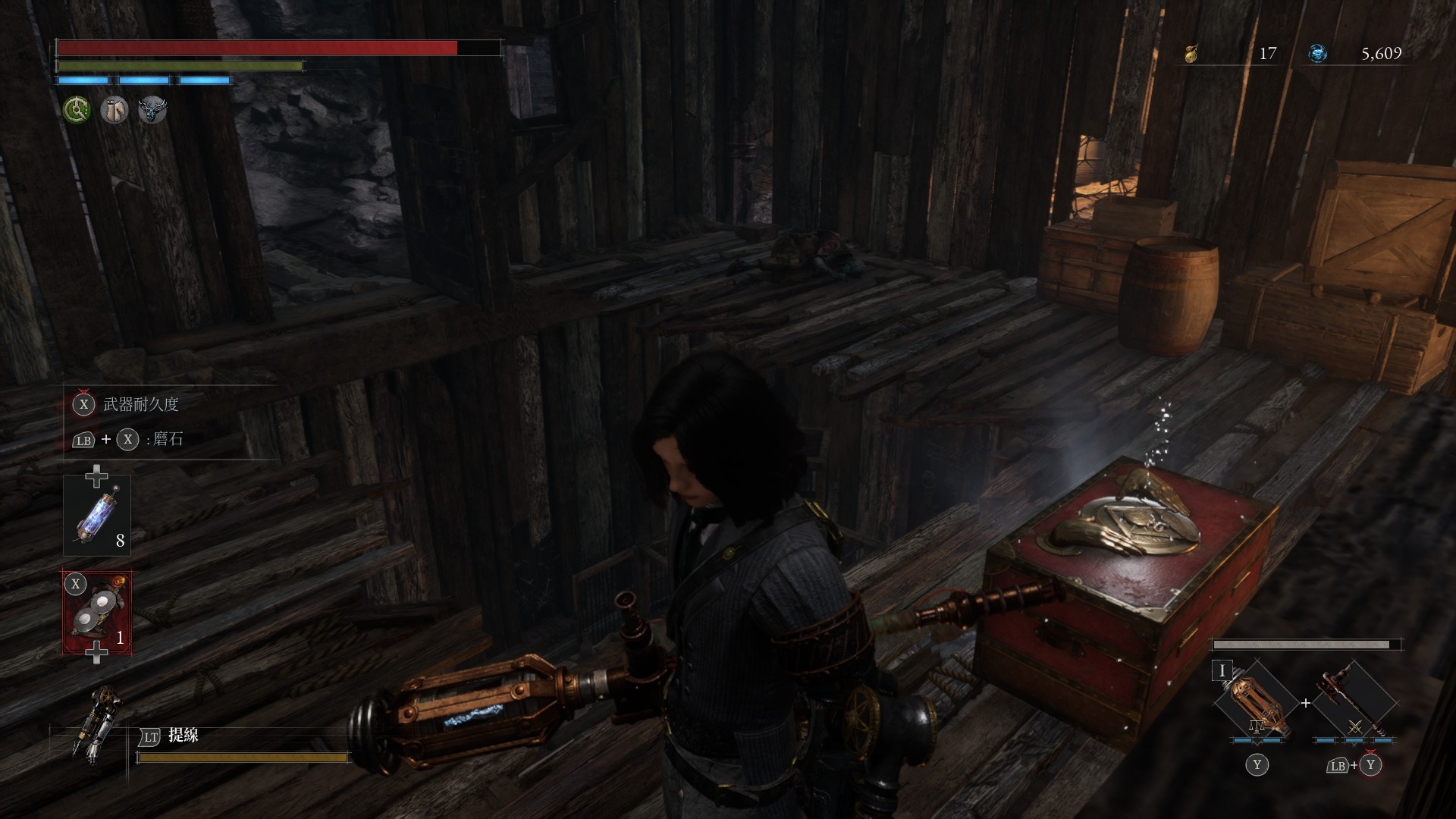Select the grindstone item slot
The height and width of the screenshot is (819, 1456).
[x=97, y=612]
